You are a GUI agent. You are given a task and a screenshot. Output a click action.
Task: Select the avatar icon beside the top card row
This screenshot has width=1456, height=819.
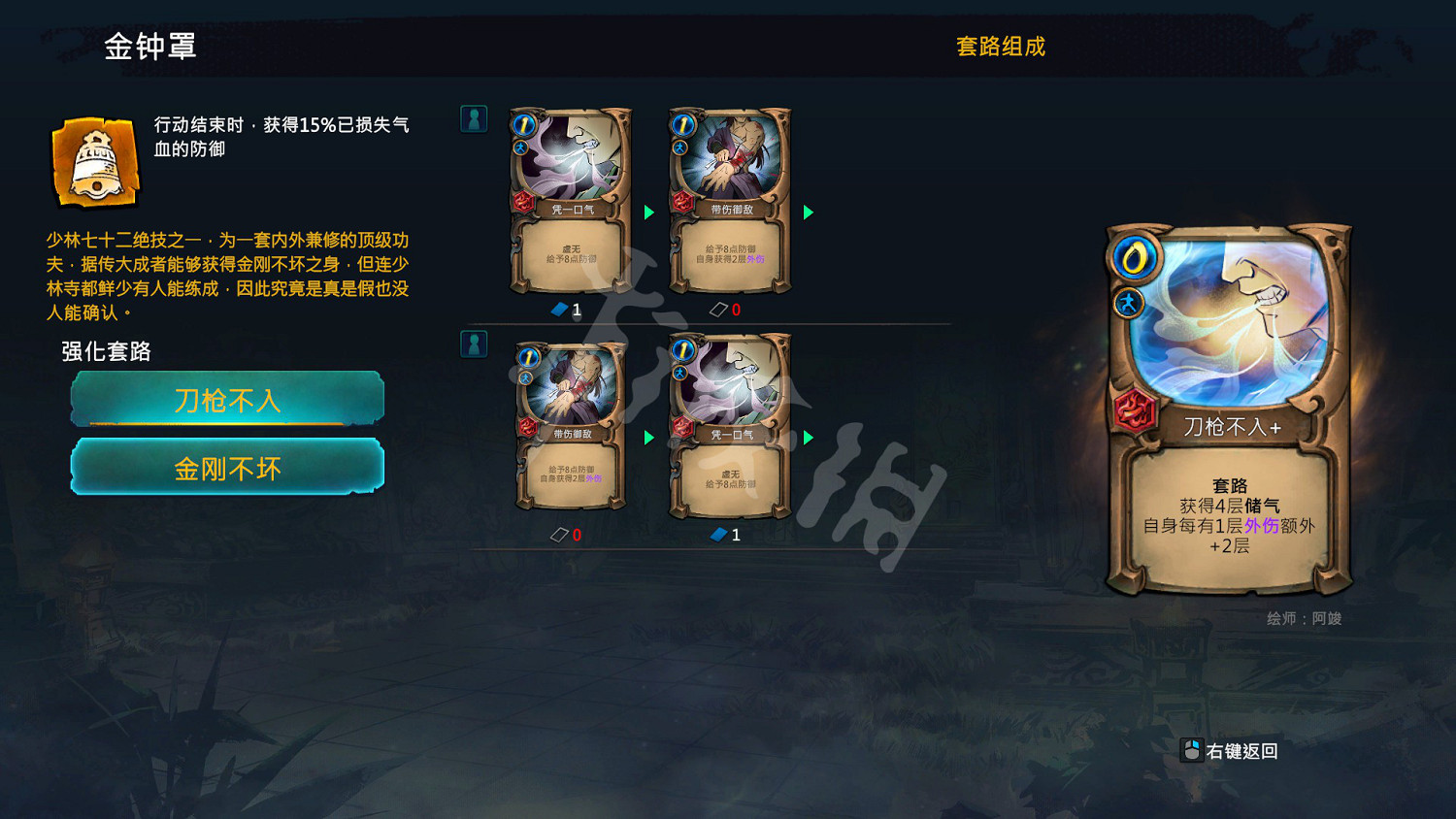click(x=473, y=118)
